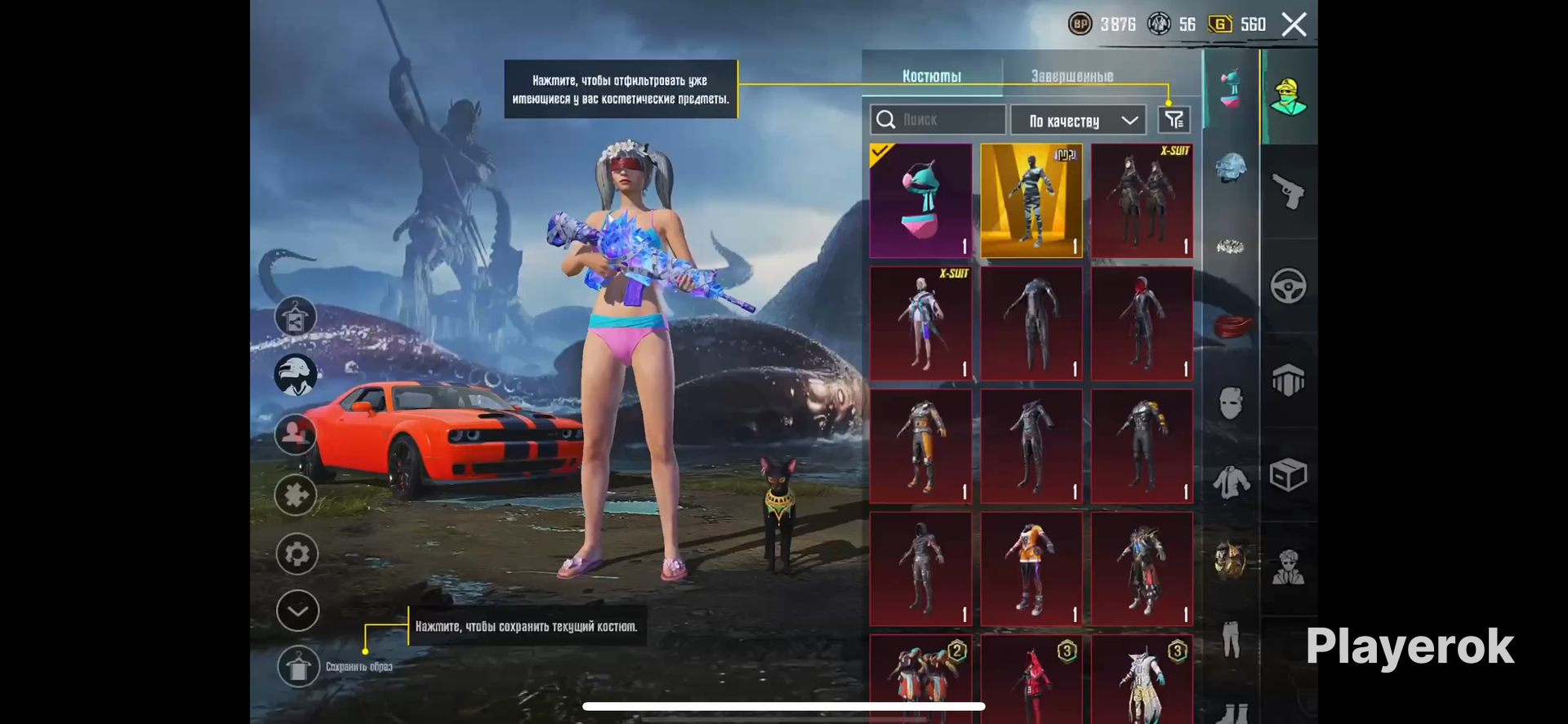Viewport: 1568px width, 724px height.
Task: Open the crate box category
Action: click(x=1288, y=474)
